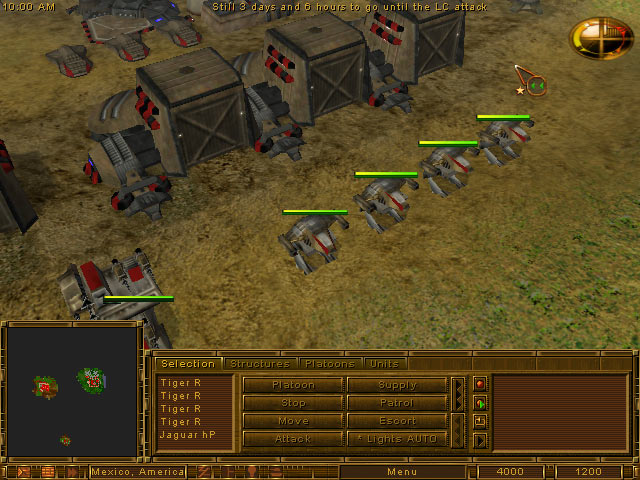Screen dimensions: 640x480
Task: Select the Escort command
Action: pos(397,421)
